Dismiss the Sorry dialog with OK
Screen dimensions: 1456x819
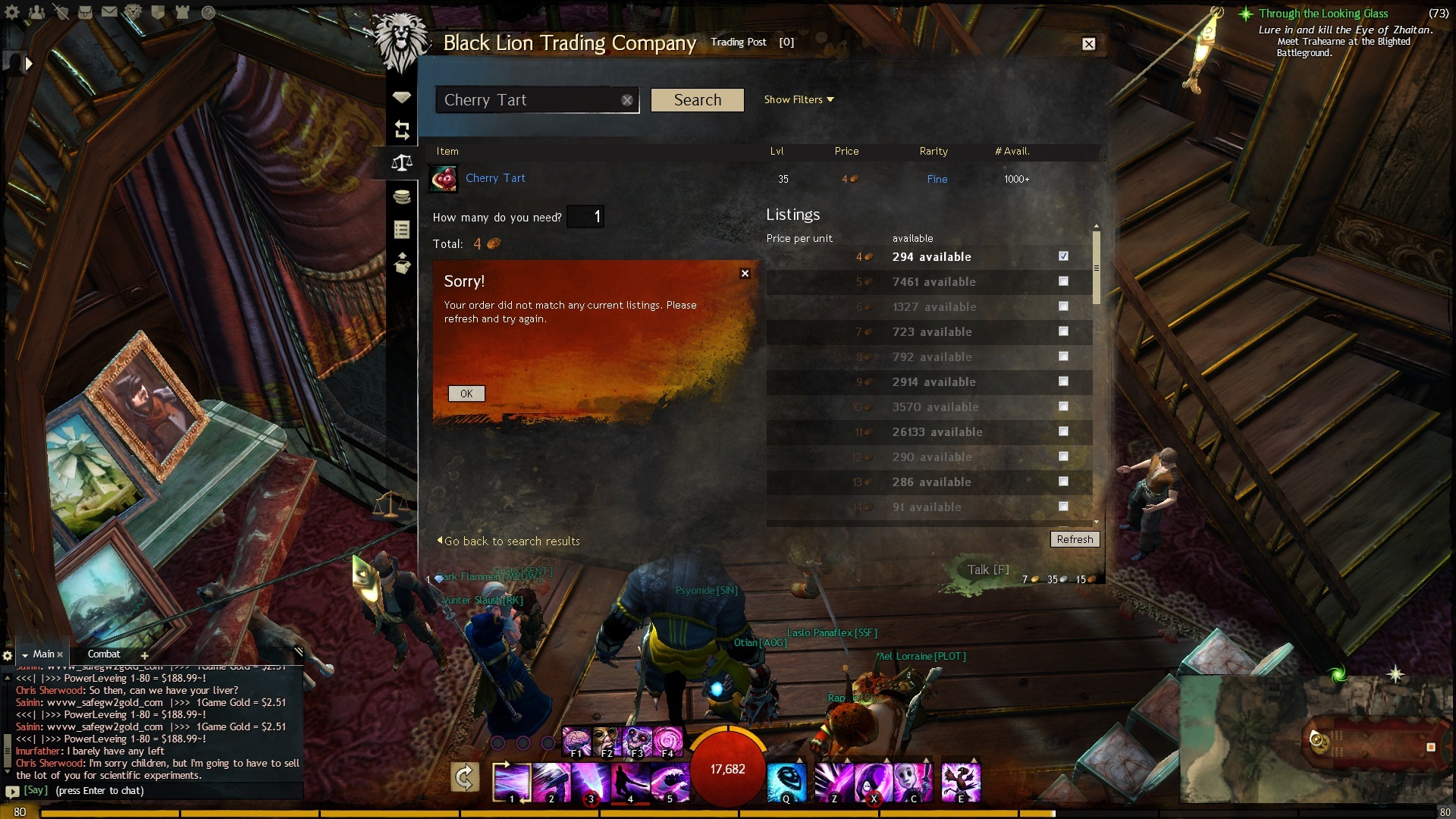click(x=466, y=394)
